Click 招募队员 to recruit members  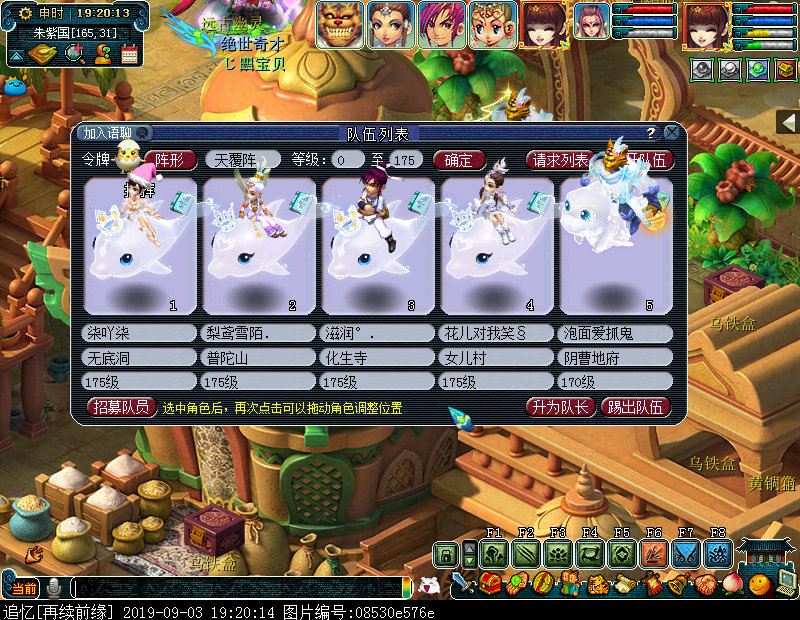pyautogui.click(x=122, y=407)
